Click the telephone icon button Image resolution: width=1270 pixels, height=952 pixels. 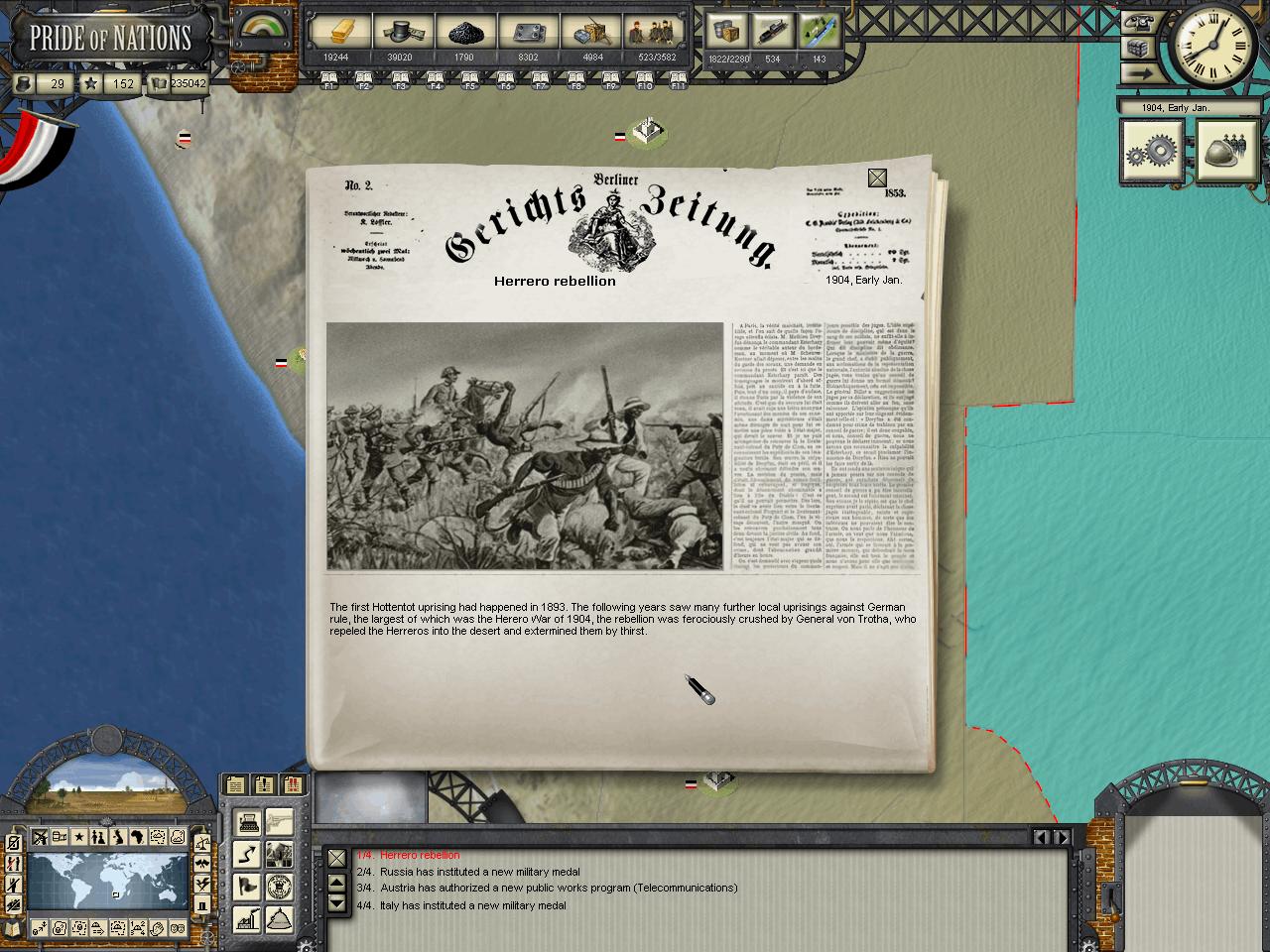click(1137, 21)
